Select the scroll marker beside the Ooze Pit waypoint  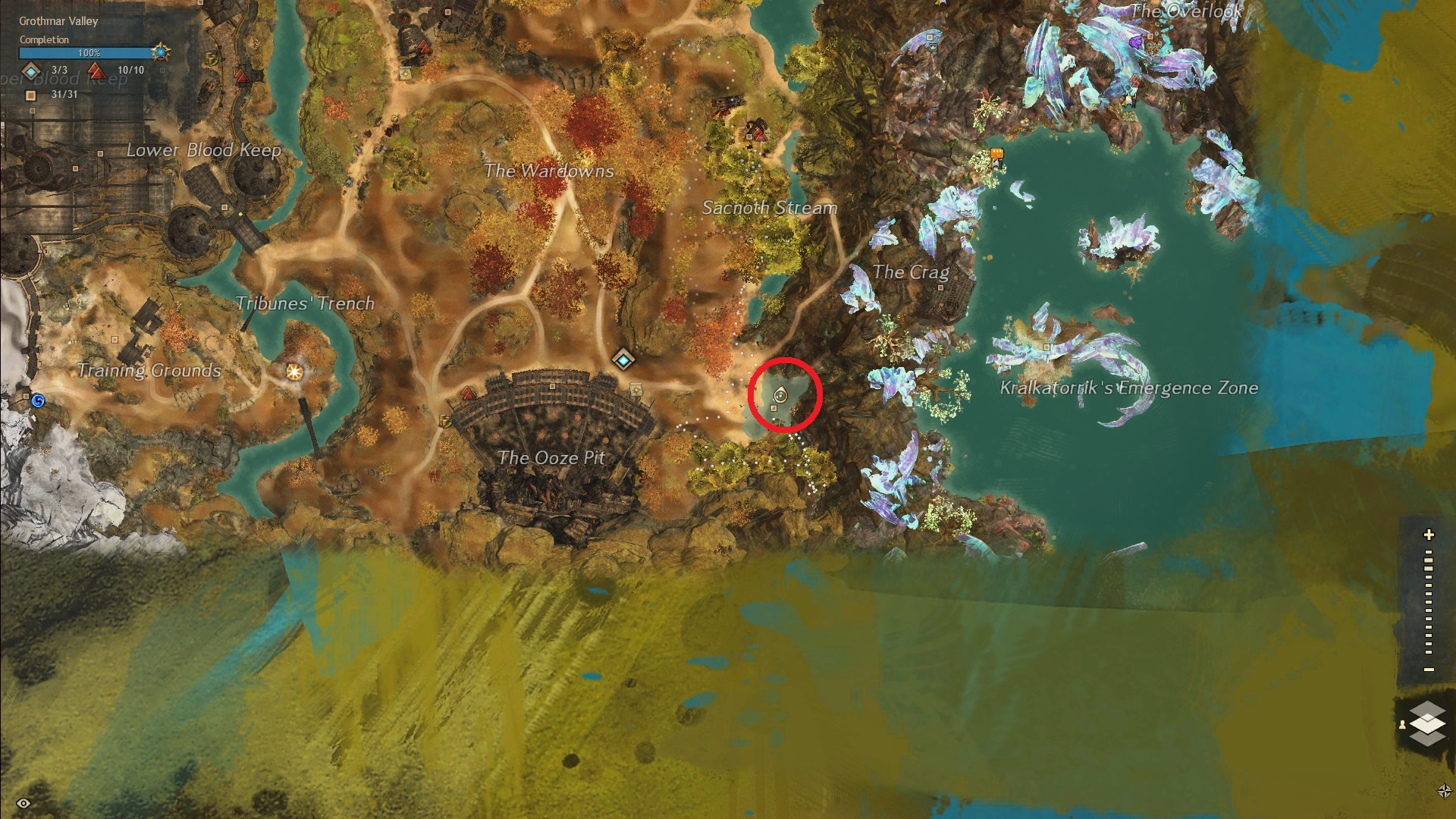click(x=635, y=390)
